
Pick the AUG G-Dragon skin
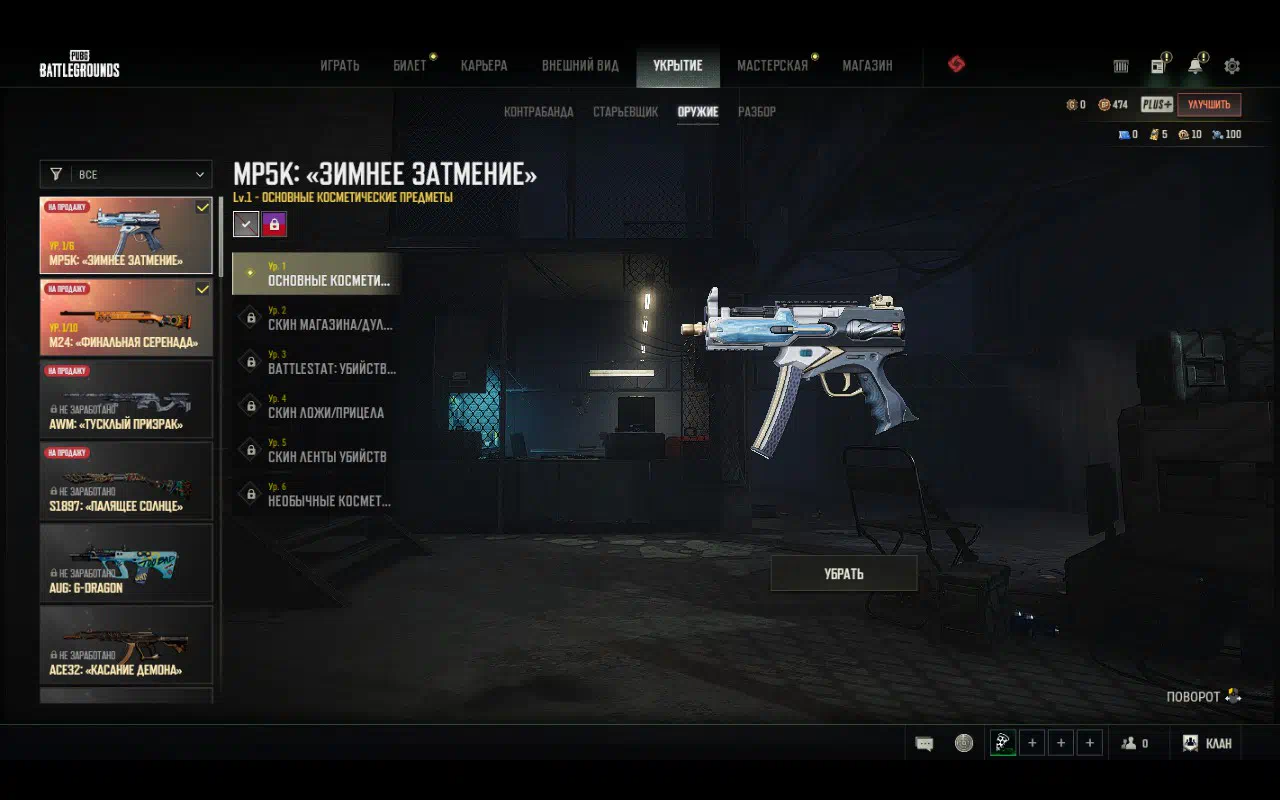click(126, 563)
